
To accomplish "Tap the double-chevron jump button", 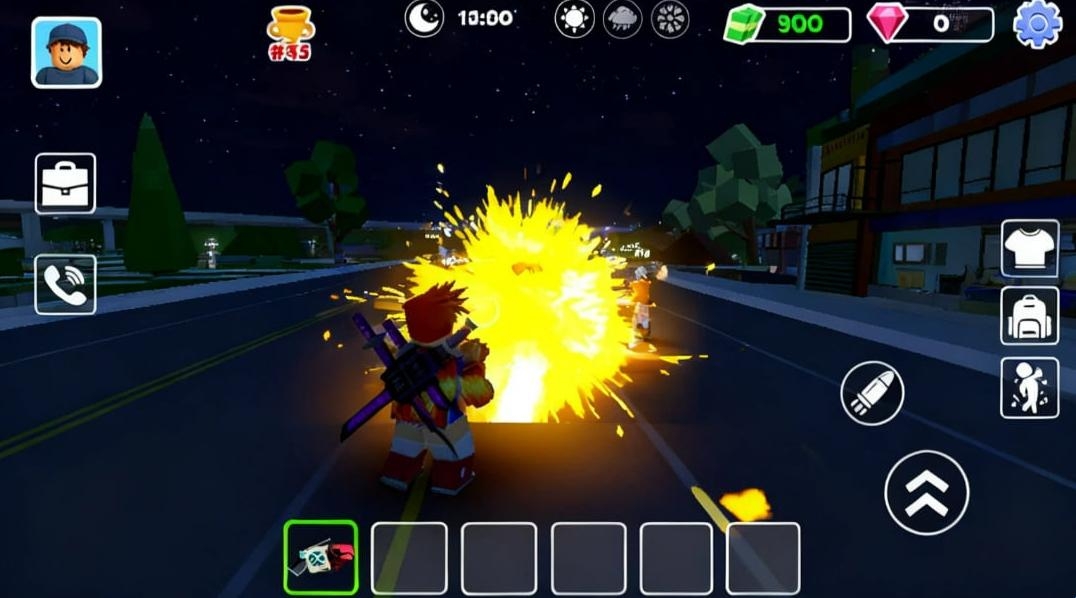I will point(927,492).
